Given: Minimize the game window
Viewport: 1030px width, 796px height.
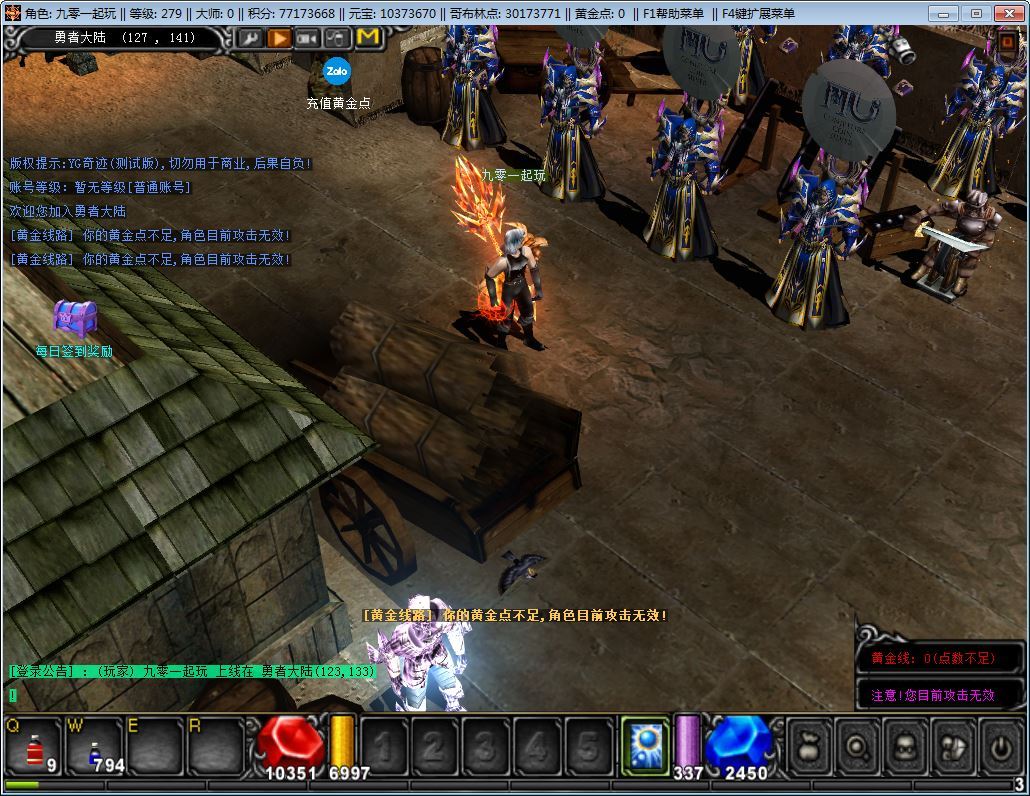Looking at the screenshot, I should coord(942,13).
